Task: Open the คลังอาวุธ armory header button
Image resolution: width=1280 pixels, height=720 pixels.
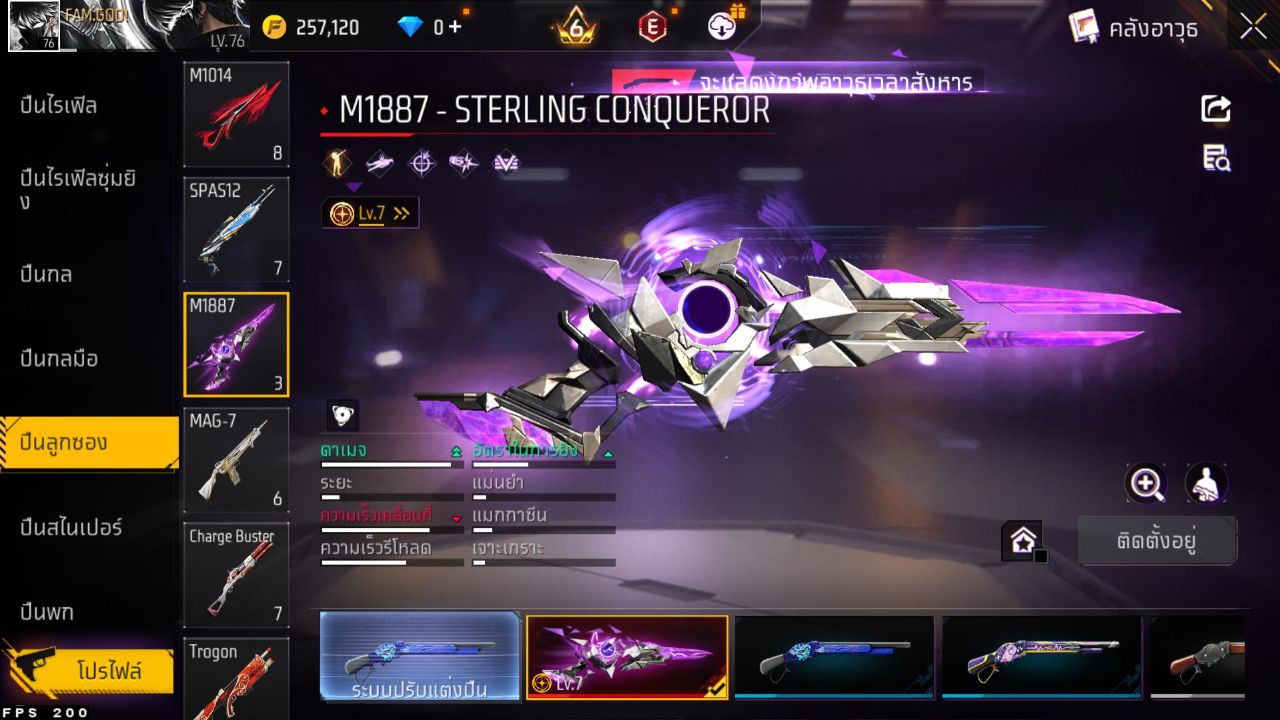Action: pos(1133,28)
